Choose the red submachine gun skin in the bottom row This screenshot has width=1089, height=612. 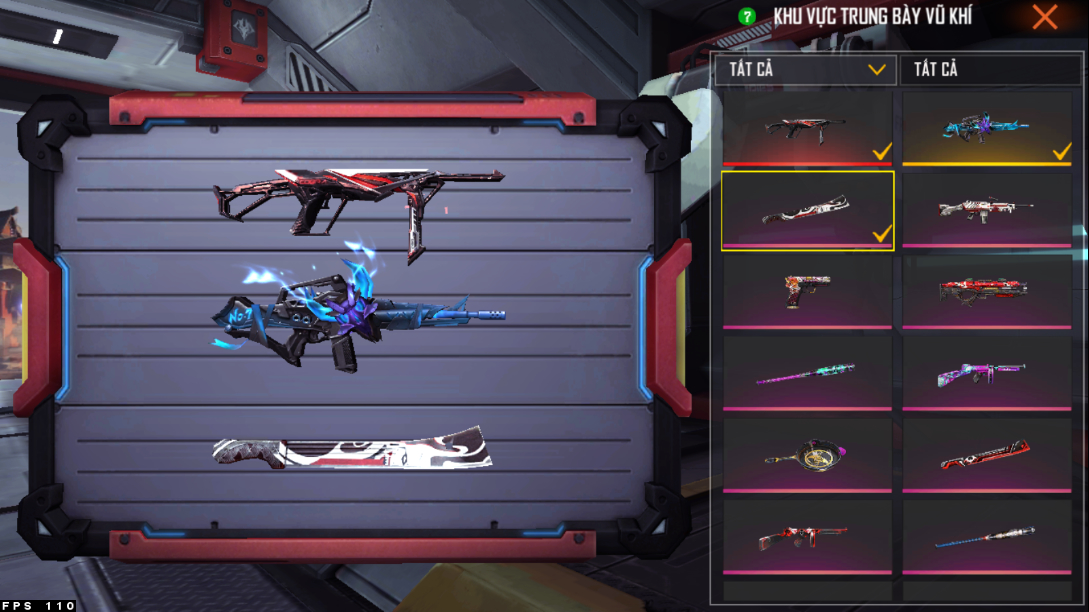(x=806, y=537)
